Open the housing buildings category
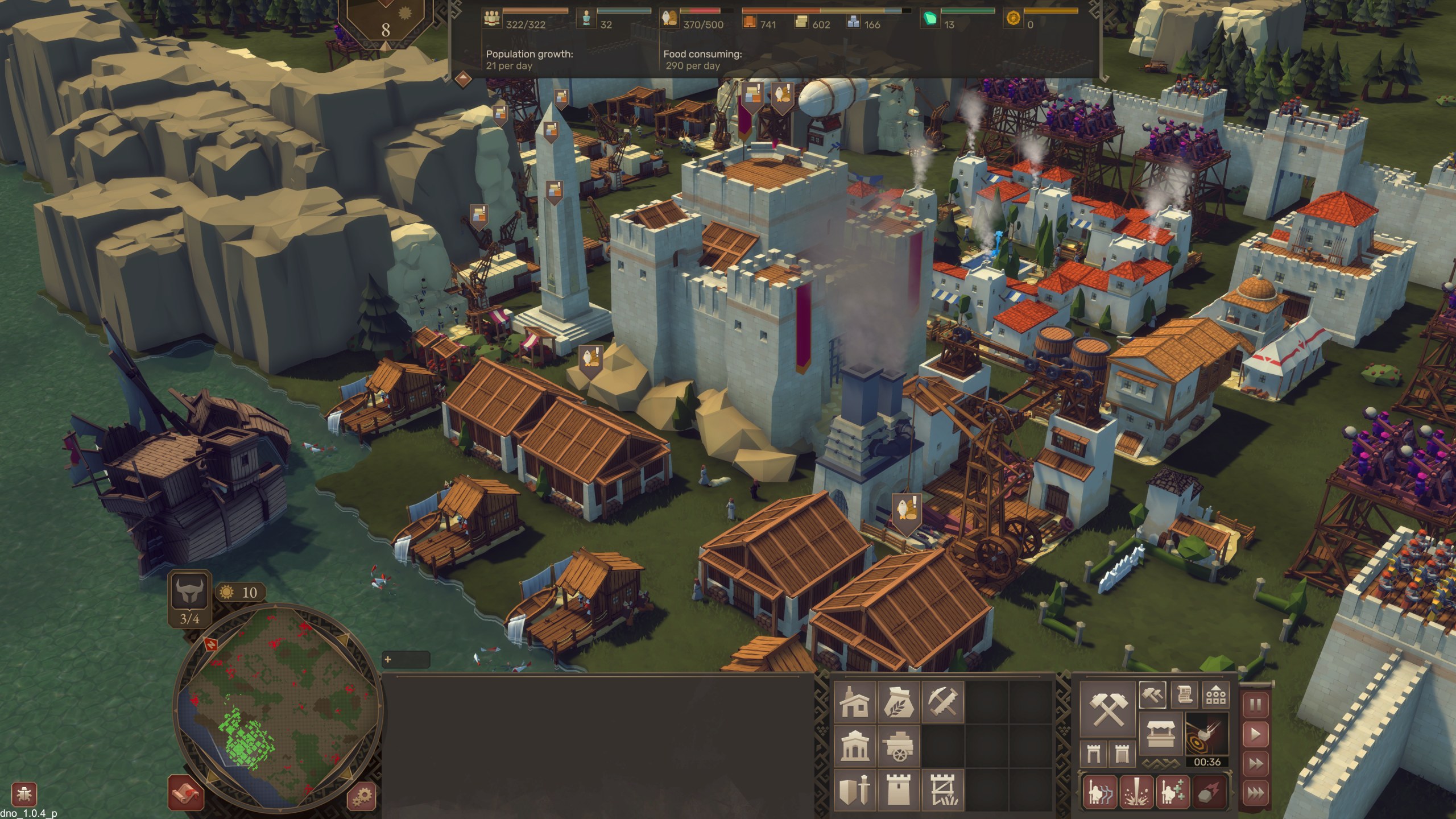 [x=854, y=702]
